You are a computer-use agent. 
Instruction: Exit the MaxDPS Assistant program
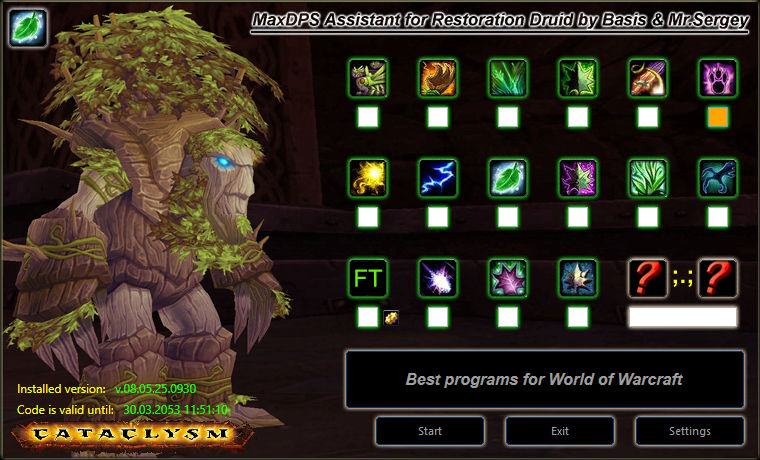[x=560, y=431]
